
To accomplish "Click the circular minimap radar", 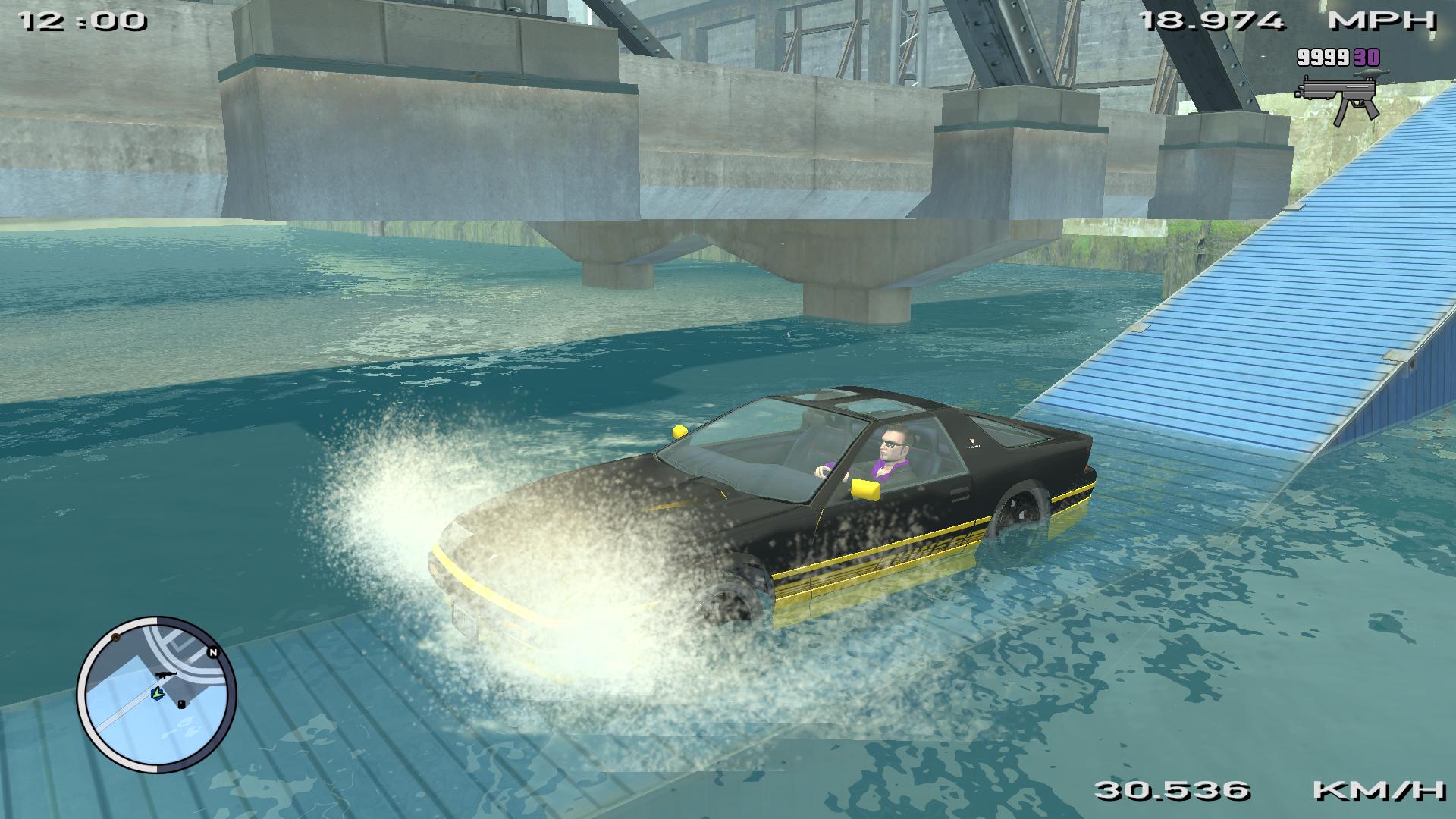I will click(x=156, y=695).
